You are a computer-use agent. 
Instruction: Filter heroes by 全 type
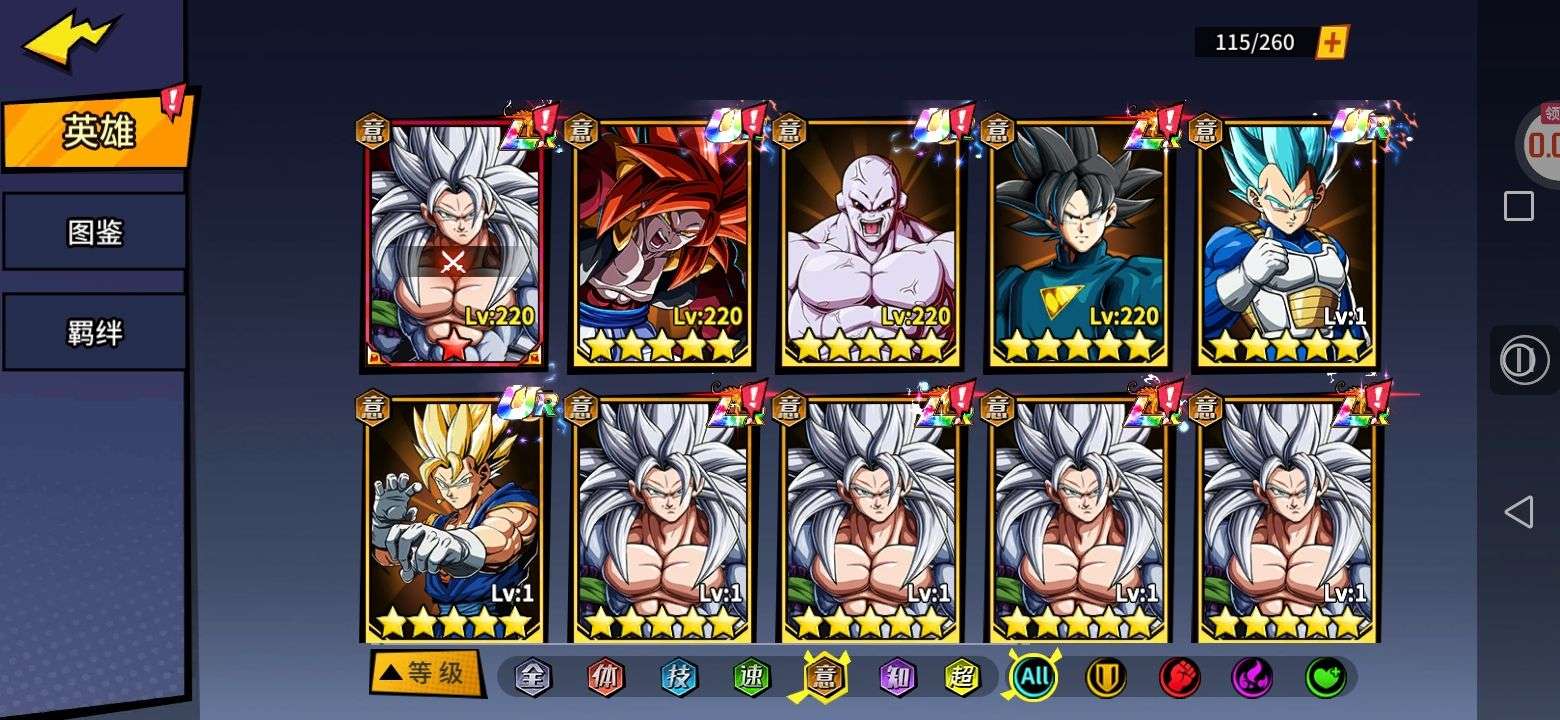[533, 677]
